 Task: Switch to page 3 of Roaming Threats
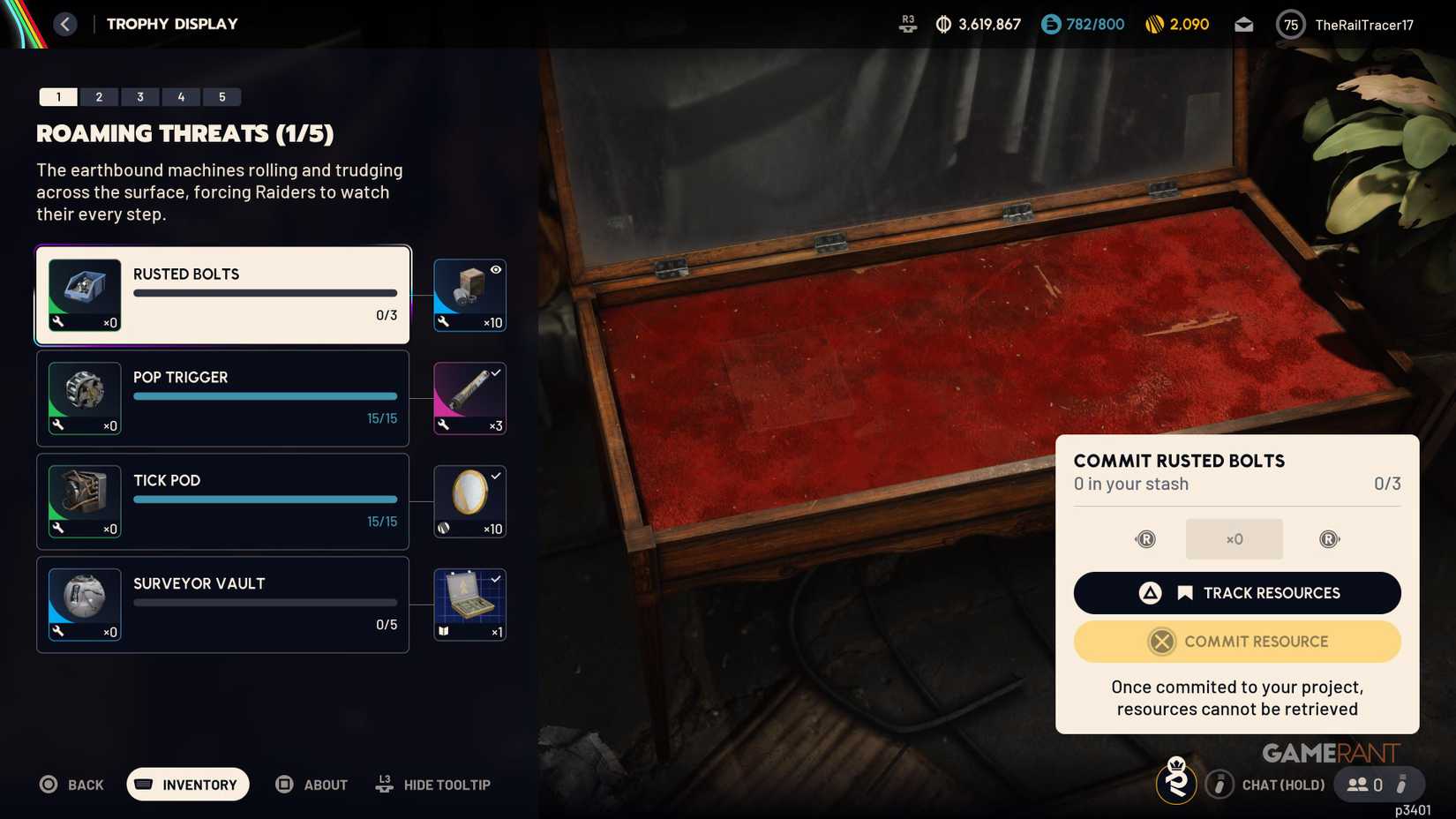click(x=139, y=96)
